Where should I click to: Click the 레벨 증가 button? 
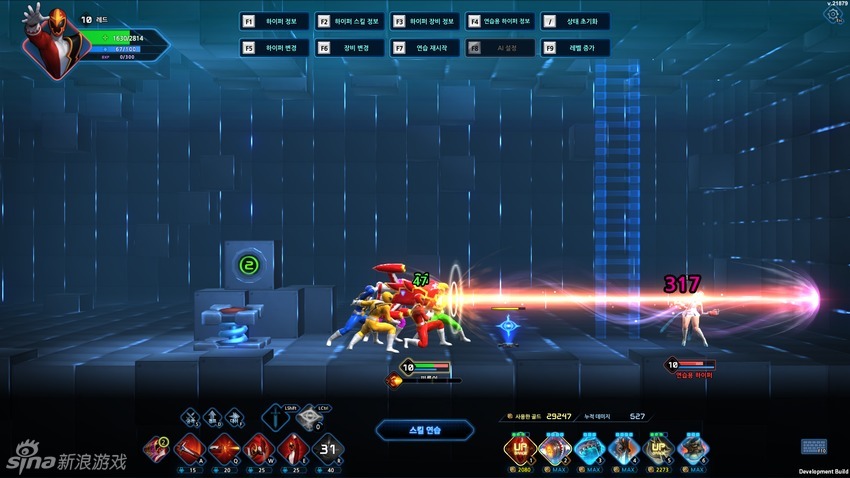(x=575, y=47)
